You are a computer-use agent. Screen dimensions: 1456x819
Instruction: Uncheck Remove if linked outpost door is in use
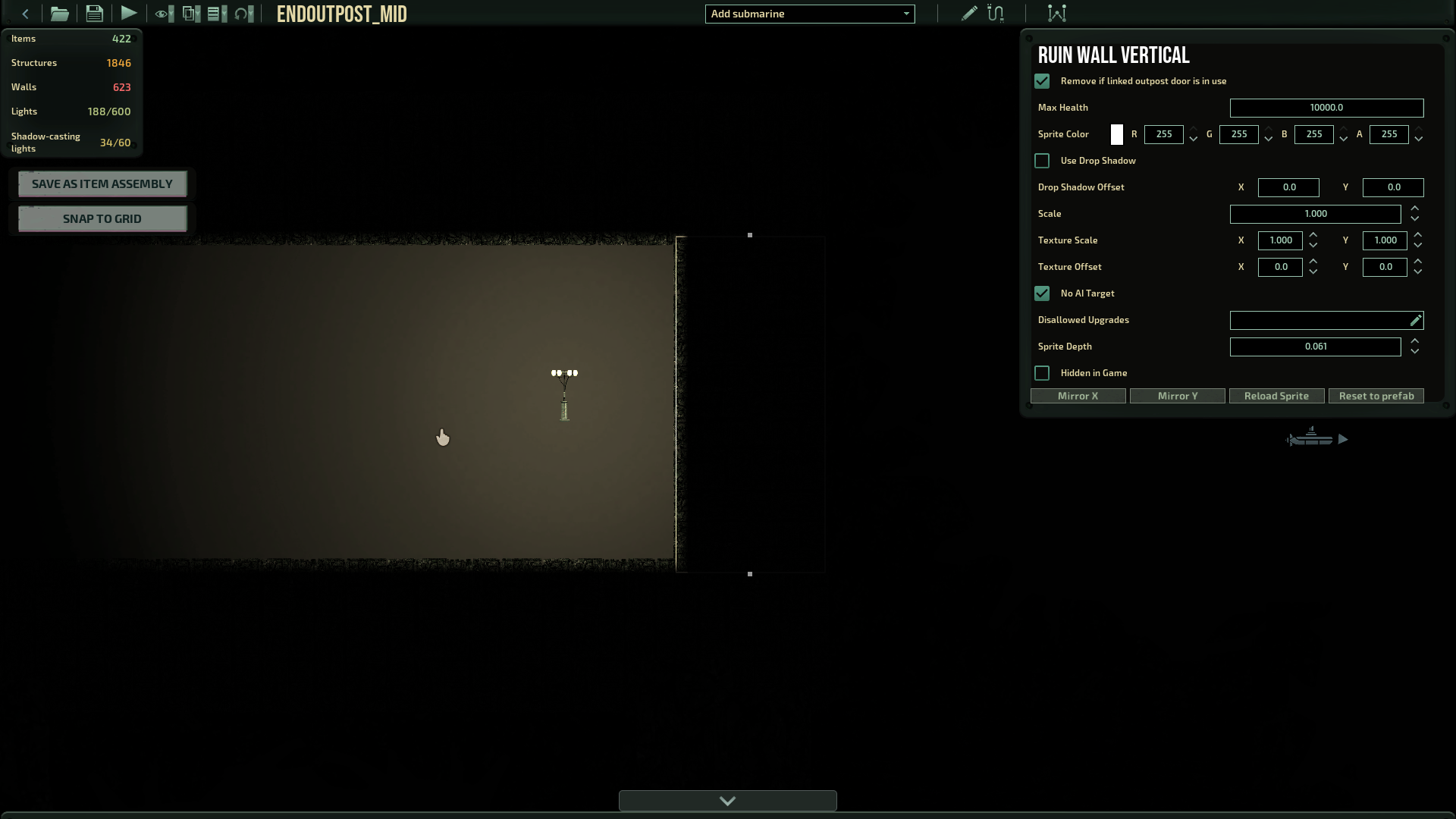1042,81
